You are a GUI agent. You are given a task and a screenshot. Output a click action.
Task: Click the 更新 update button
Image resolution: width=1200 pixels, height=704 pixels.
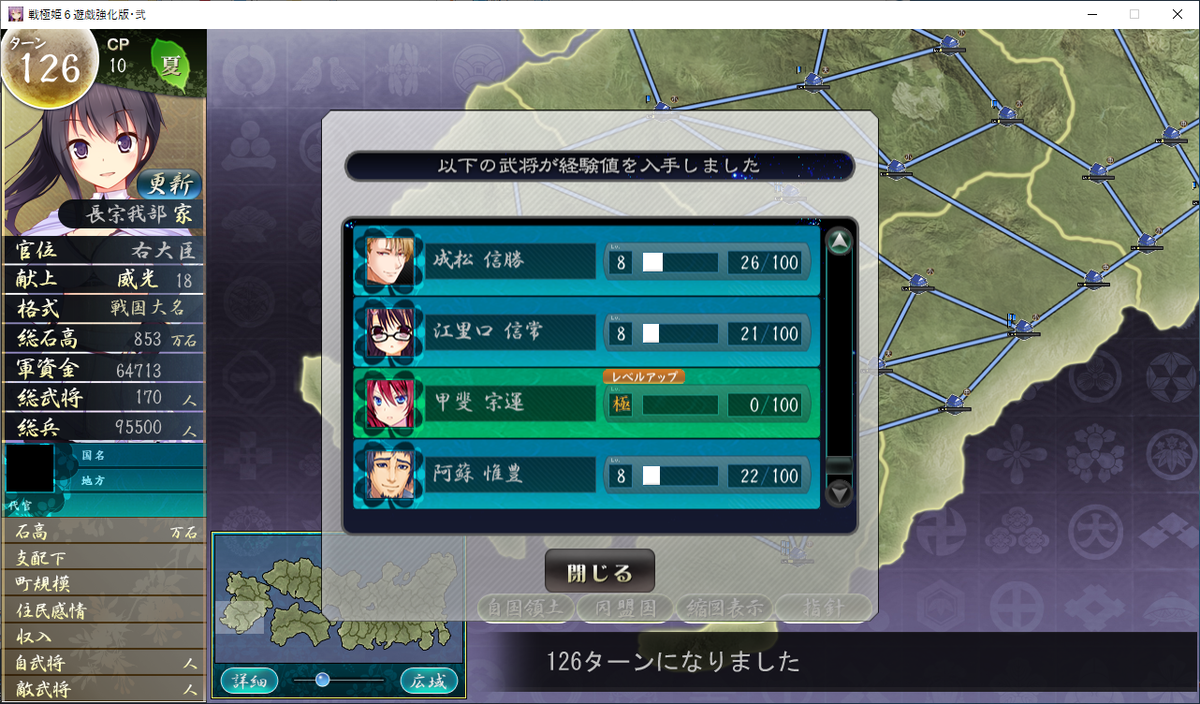click(x=168, y=184)
